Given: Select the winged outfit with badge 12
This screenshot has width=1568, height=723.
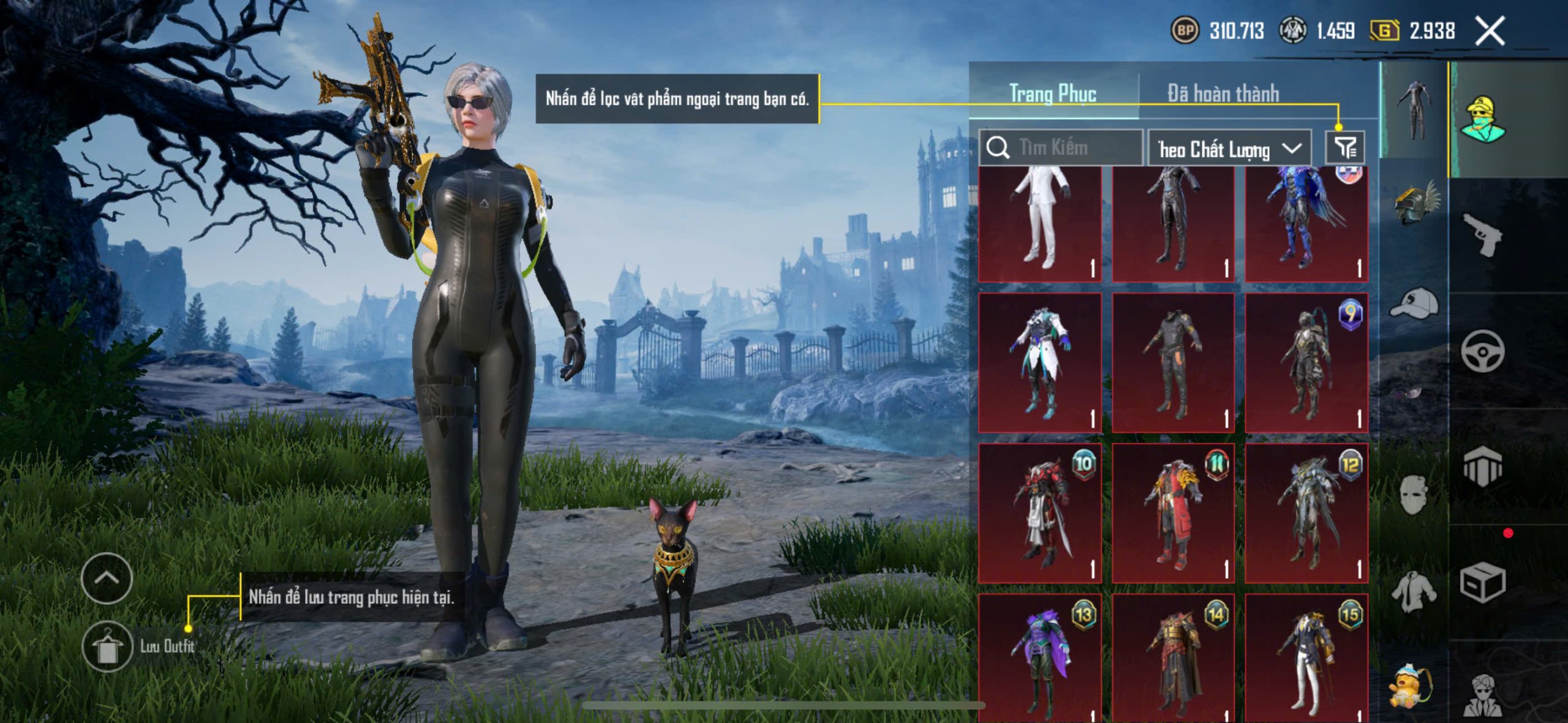Looking at the screenshot, I should point(1306,513).
